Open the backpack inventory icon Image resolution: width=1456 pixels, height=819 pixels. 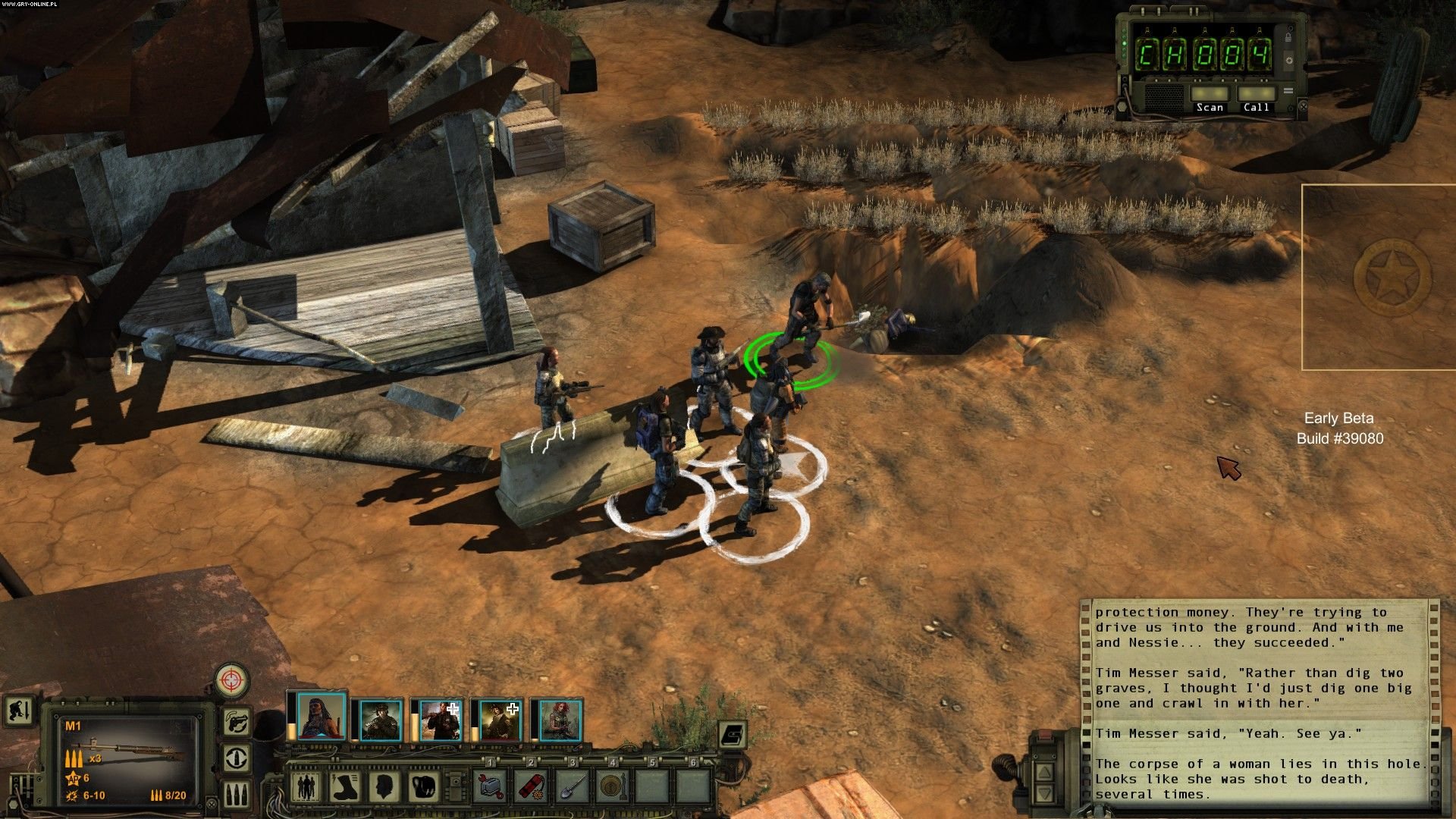tap(425, 786)
